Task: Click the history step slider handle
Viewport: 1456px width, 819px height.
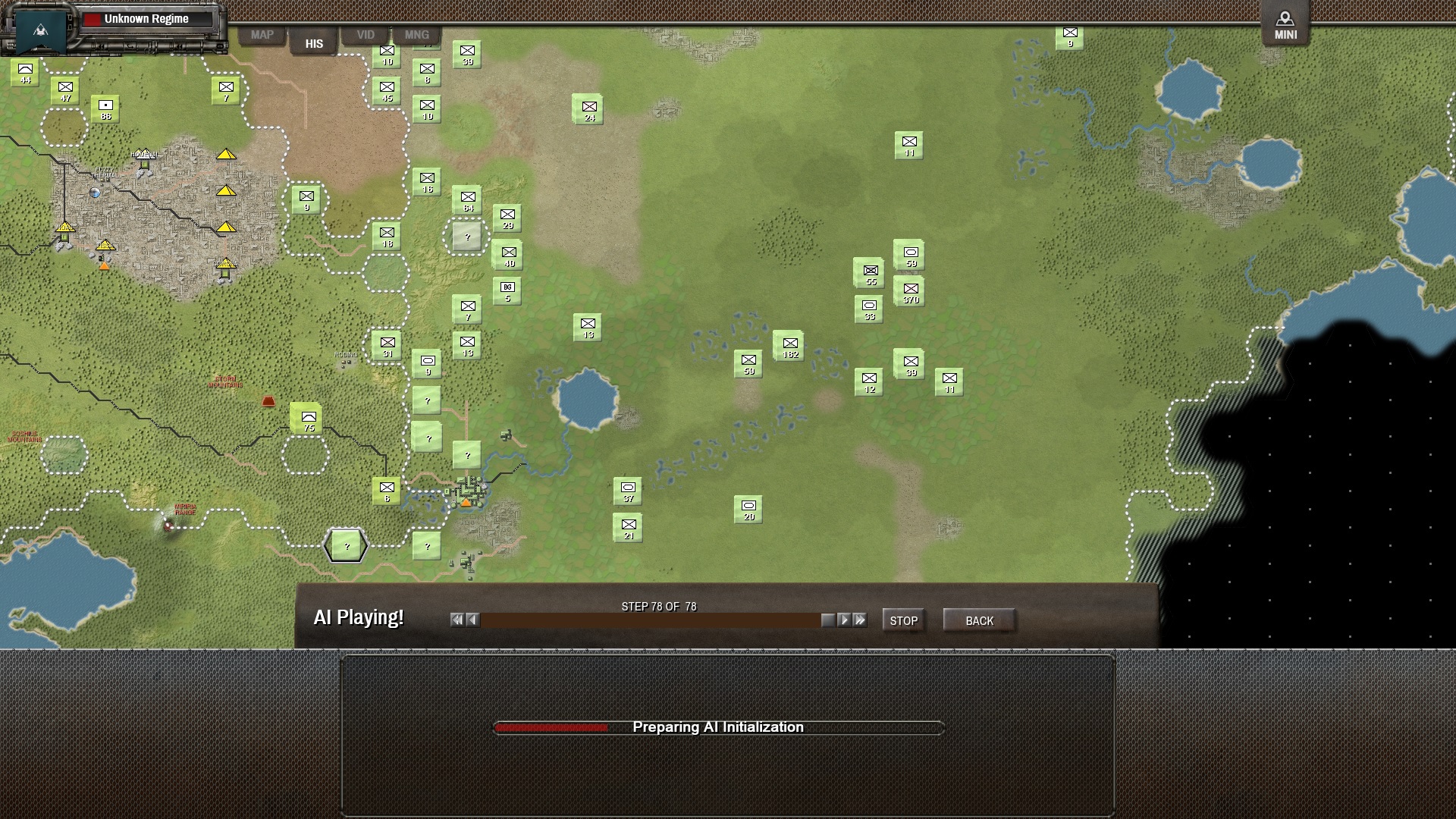Action: tap(827, 620)
